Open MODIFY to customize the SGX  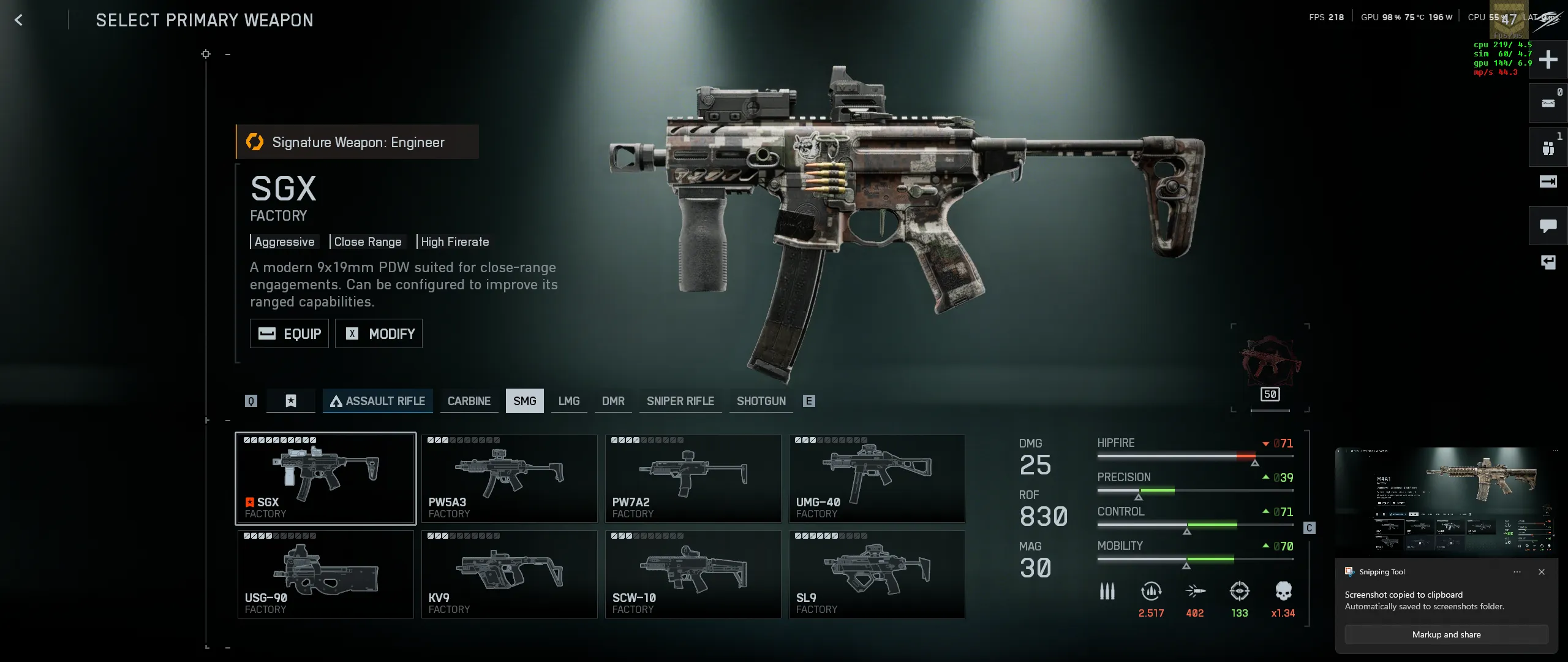pyautogui.click(x=379, y=333)
